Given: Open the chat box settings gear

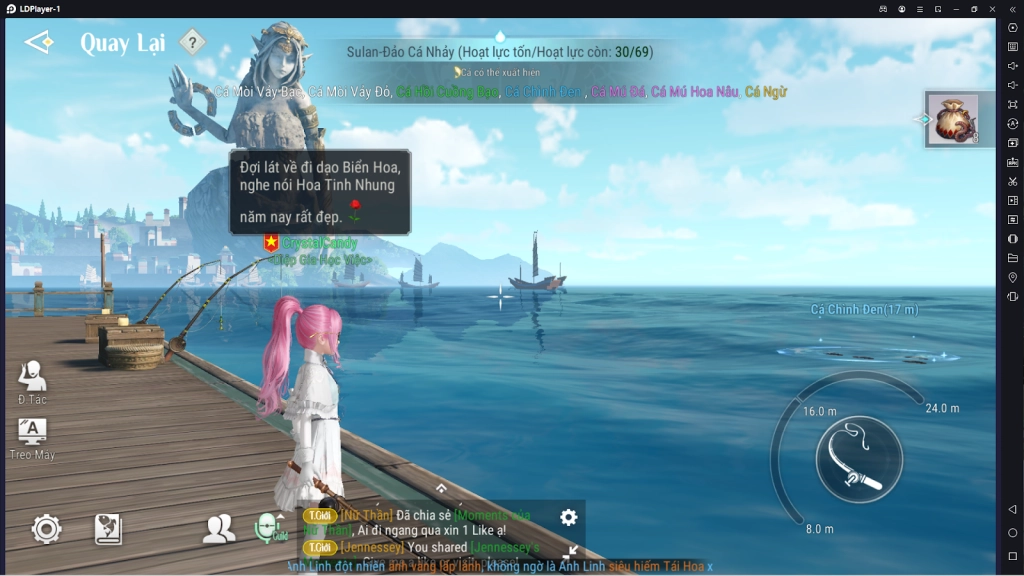Looking at the screenshot, I should pos(569,517).
